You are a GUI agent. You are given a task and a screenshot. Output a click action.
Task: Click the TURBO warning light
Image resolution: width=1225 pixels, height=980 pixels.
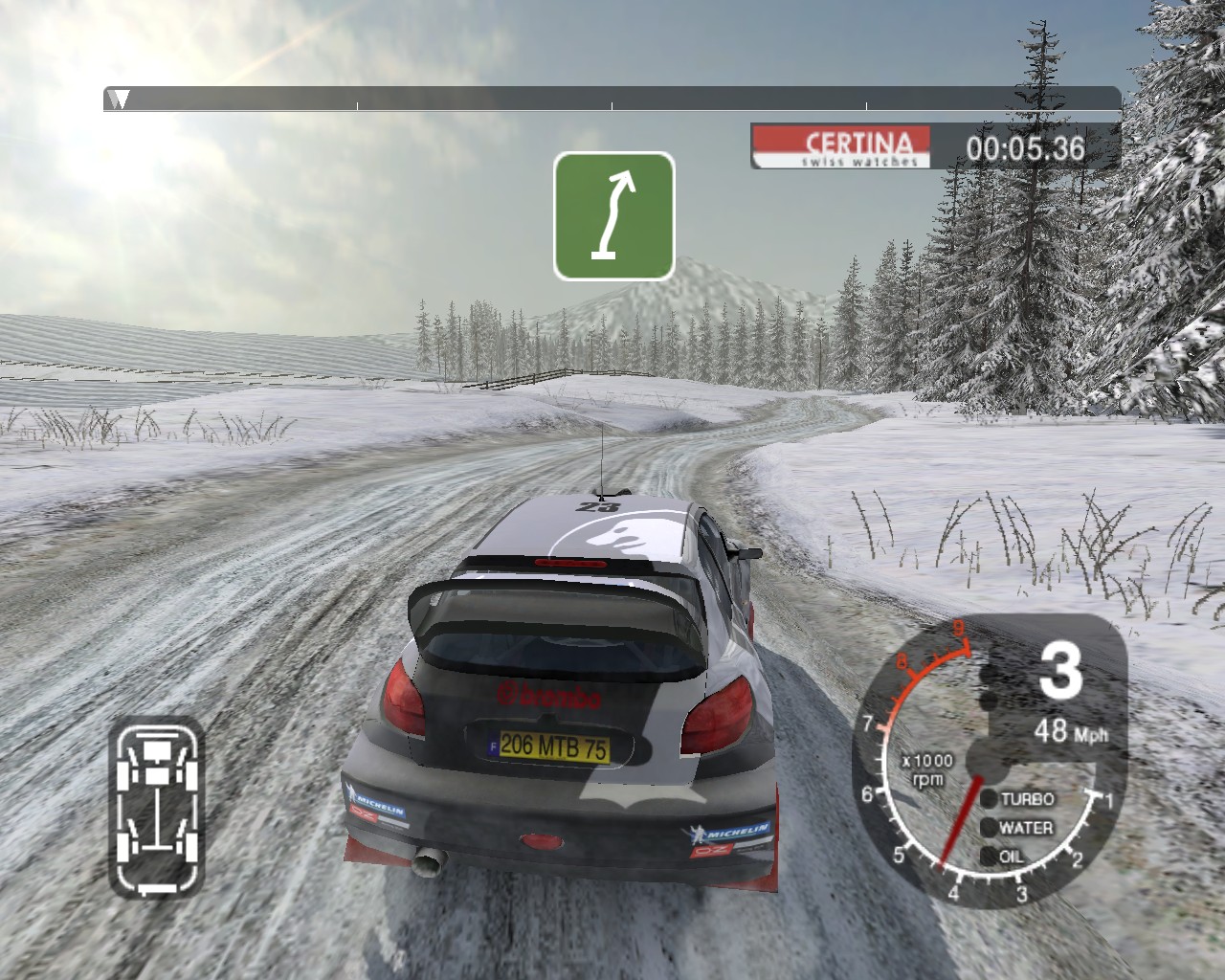tap(988, 799)
